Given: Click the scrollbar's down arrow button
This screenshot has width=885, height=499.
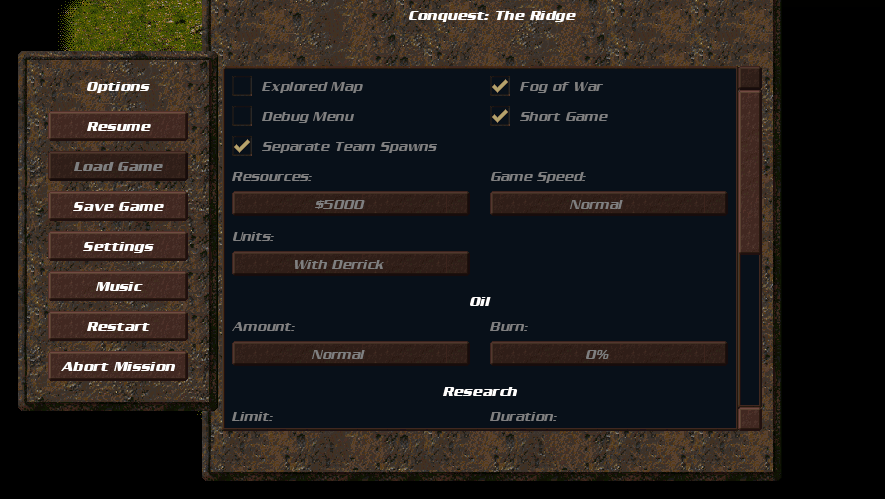Looking at the screenshot, I should click(749, 418).
